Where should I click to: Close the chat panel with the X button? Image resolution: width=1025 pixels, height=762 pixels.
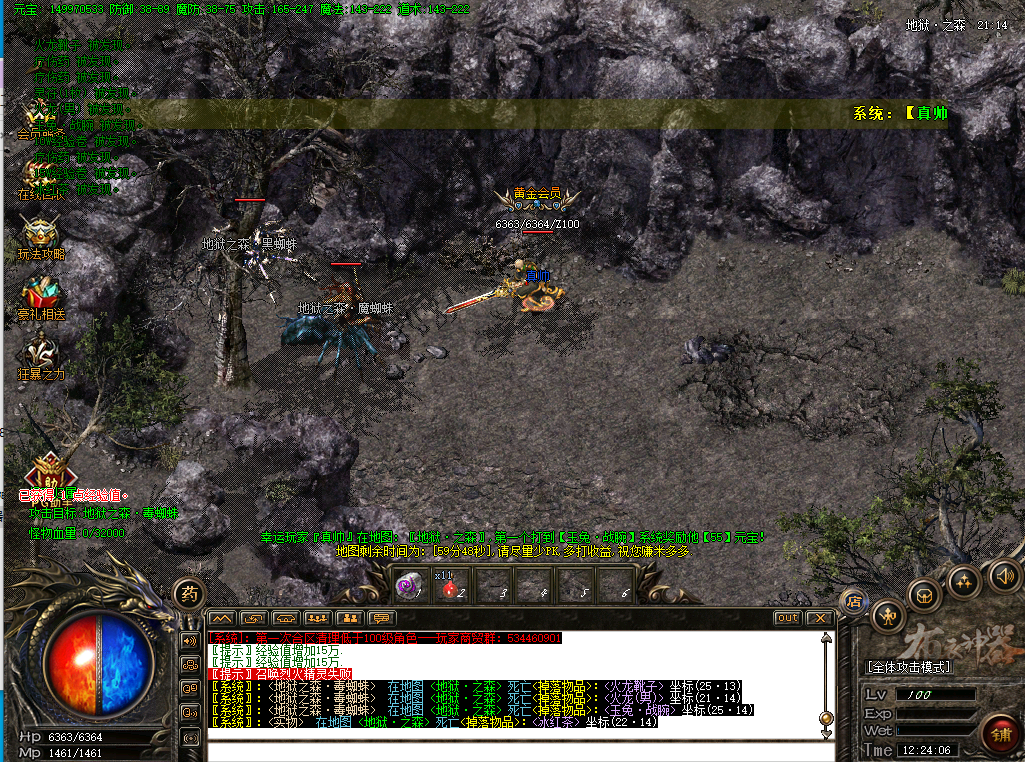pos(819,618)
